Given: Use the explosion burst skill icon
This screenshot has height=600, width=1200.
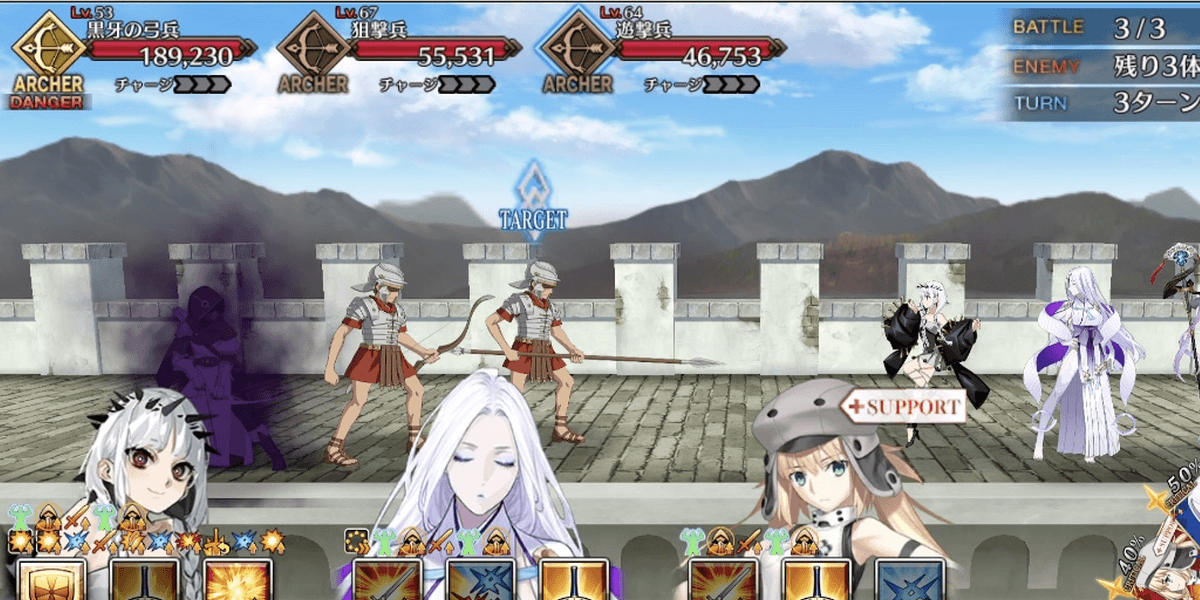Looking at the screenshot, I should [x=238, y=582].
